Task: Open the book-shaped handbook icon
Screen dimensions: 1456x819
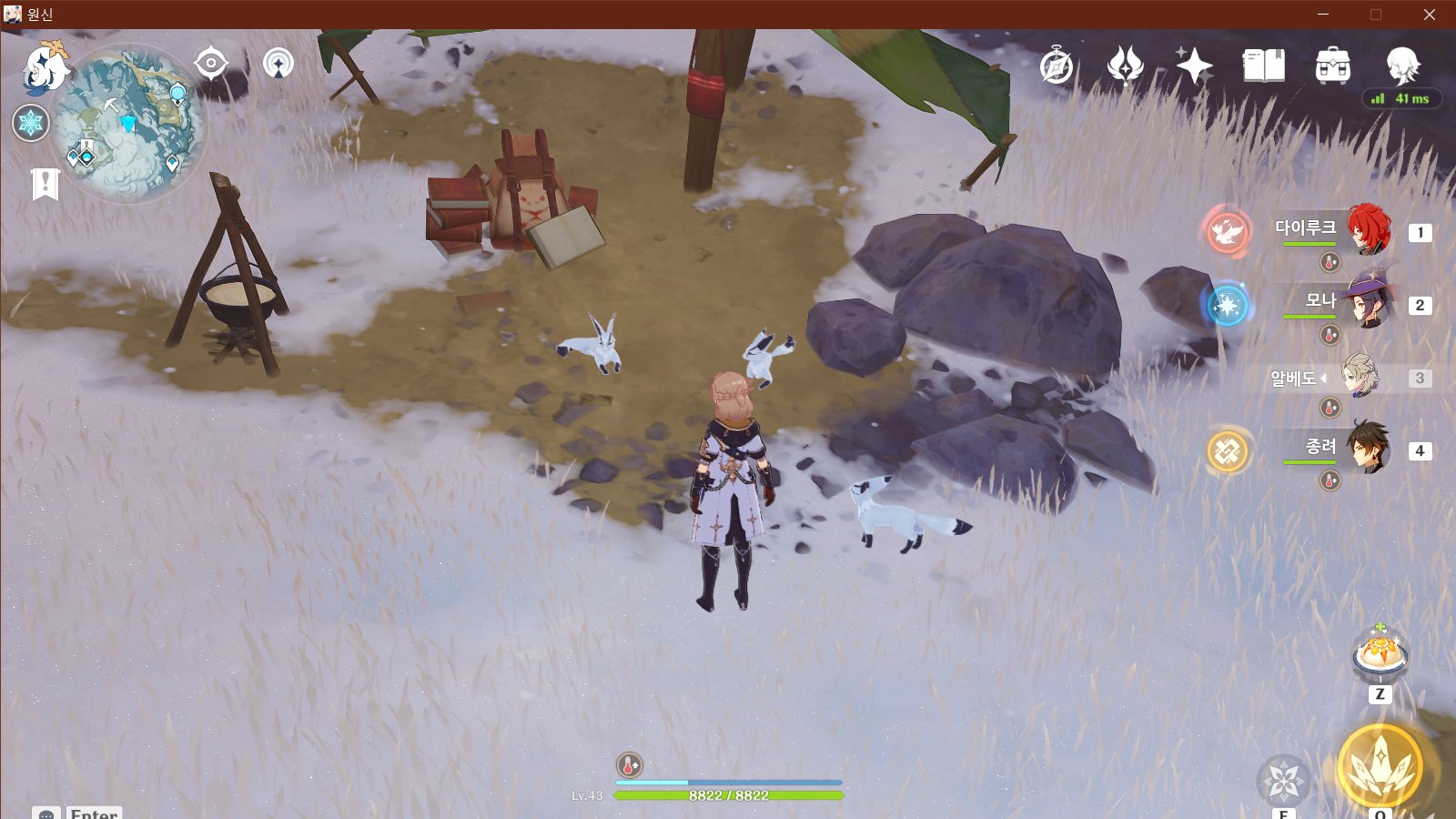Action: pos(1263,66)
